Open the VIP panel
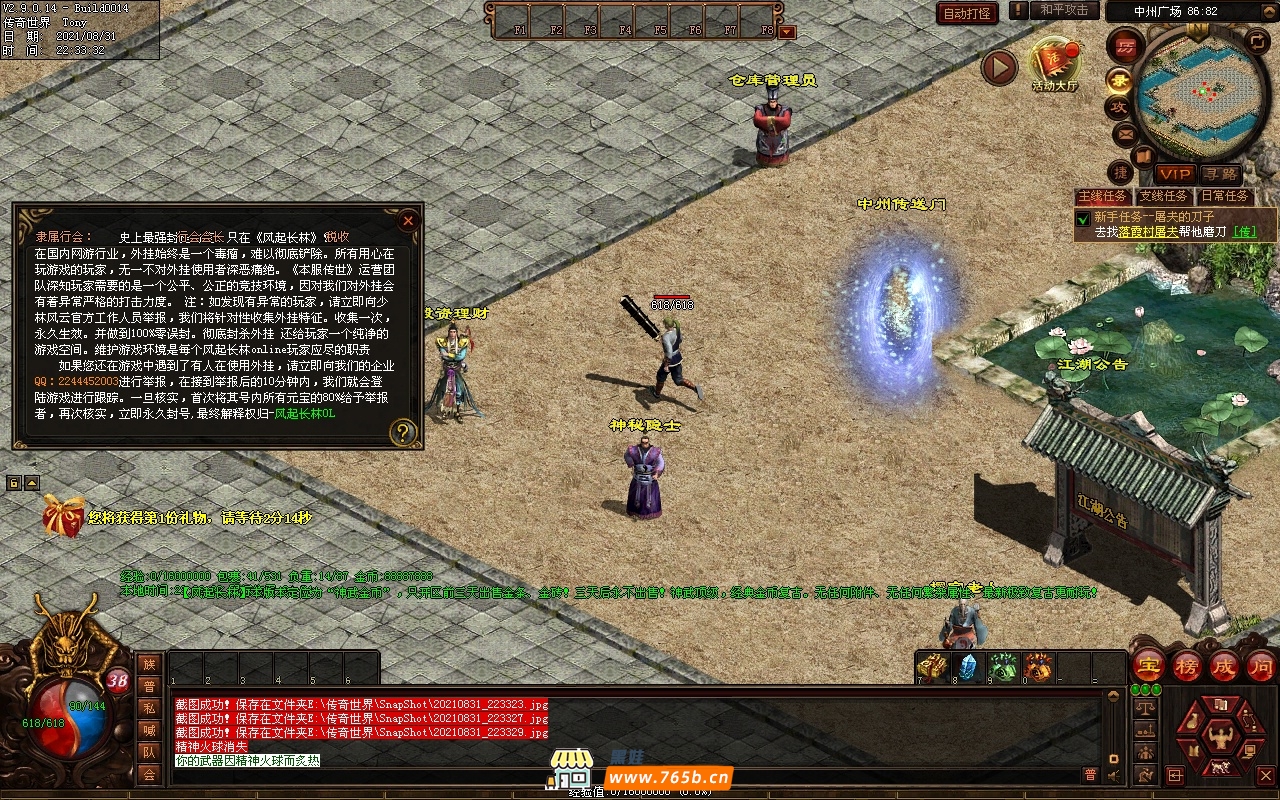1280x800 pixels. [x=1174, y=174]
